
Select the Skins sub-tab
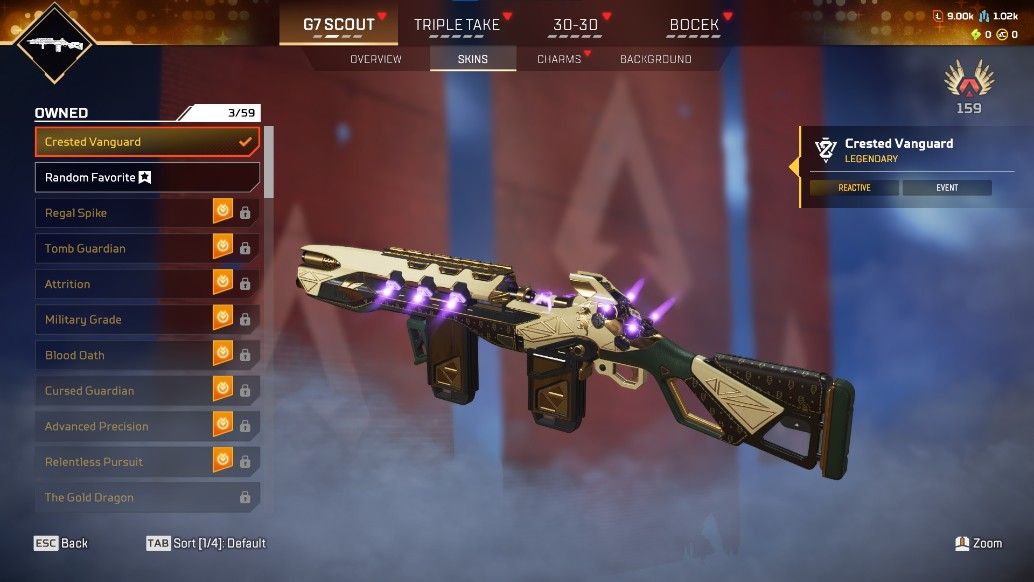point(473,59)
